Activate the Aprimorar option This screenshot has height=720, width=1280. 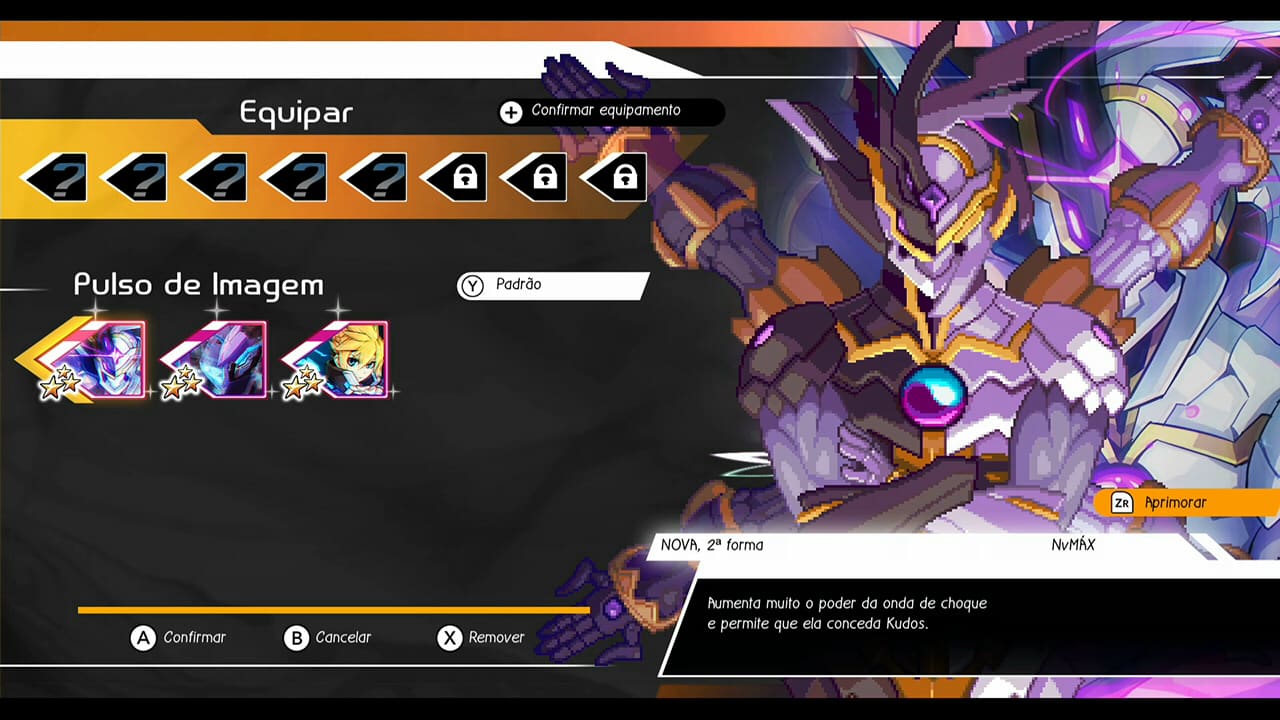(1180, 503)
